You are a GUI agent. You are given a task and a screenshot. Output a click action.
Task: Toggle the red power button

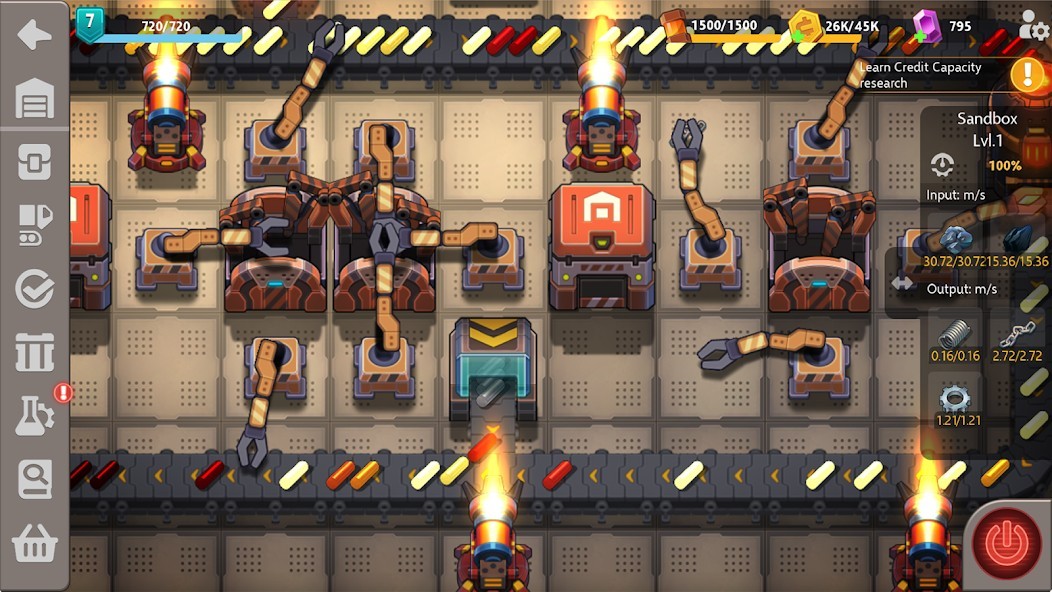point(1006,543)
